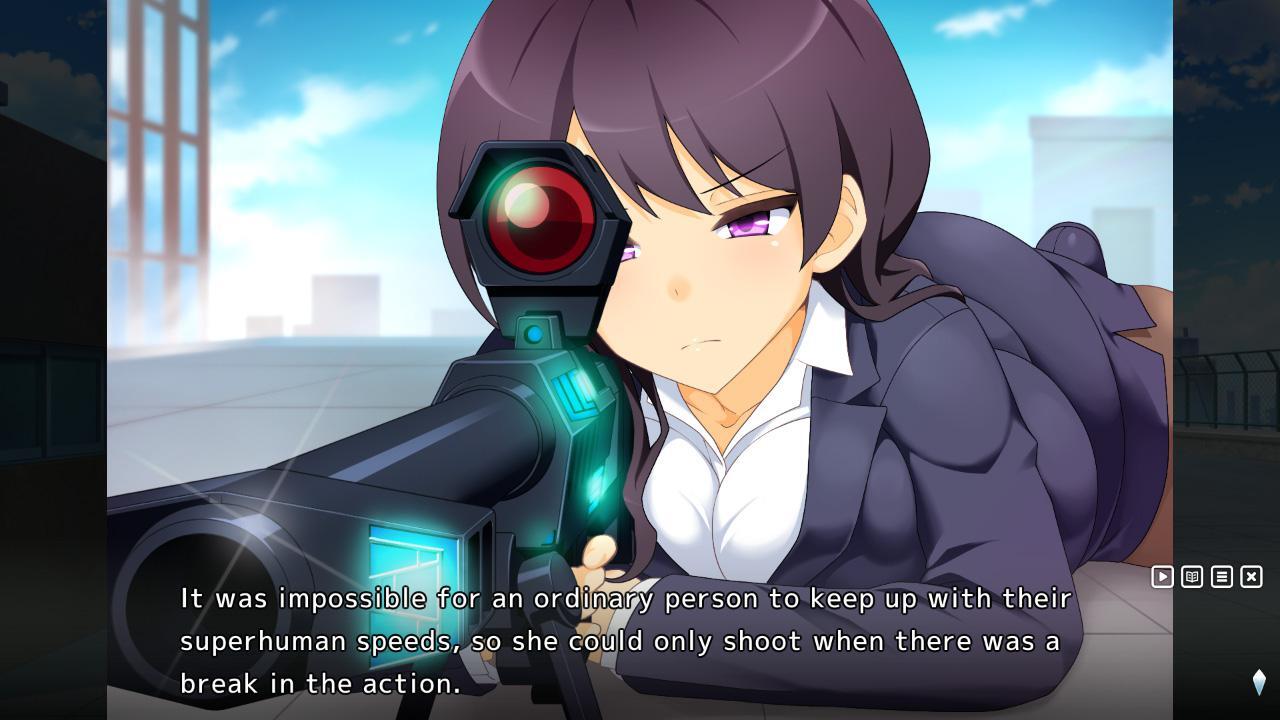Hide the text box with the X icon
This screenshot has width=1280, height=720.
[1251, 577]
